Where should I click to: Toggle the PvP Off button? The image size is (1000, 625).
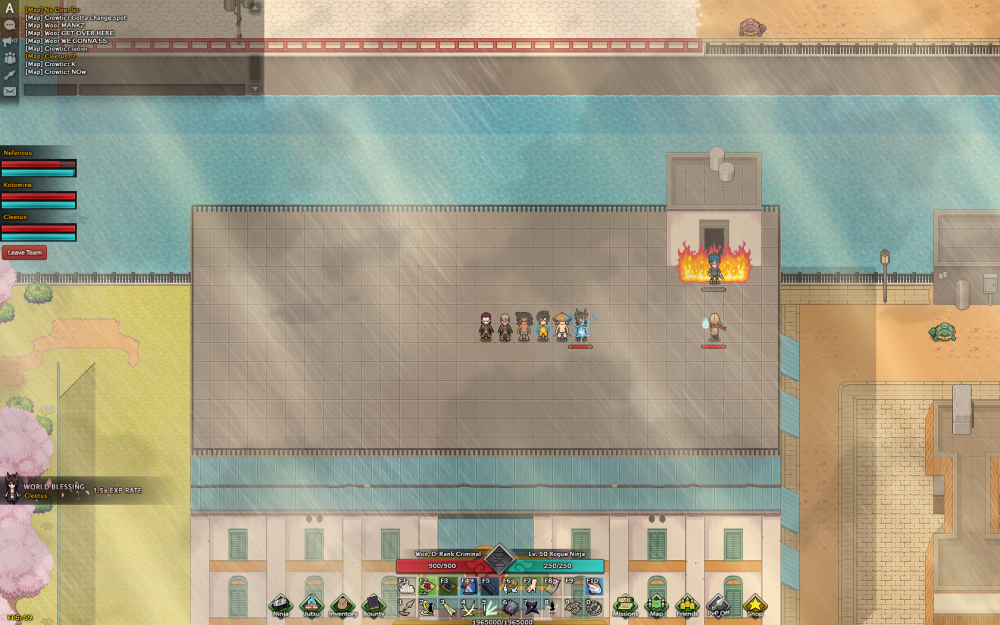(x=718, y=605)
